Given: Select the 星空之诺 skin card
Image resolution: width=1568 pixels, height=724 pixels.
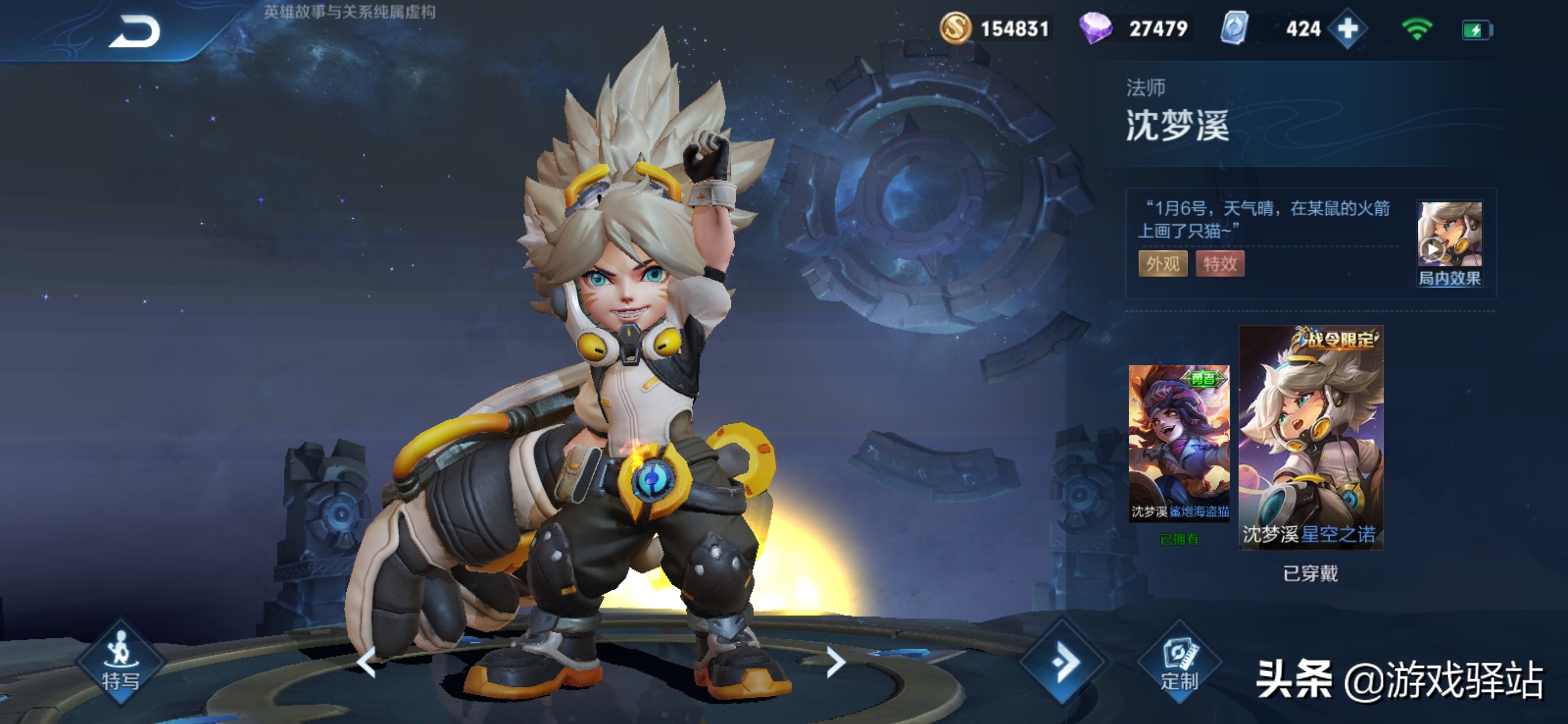Looking at the screenshot, I should point(1311,437).
